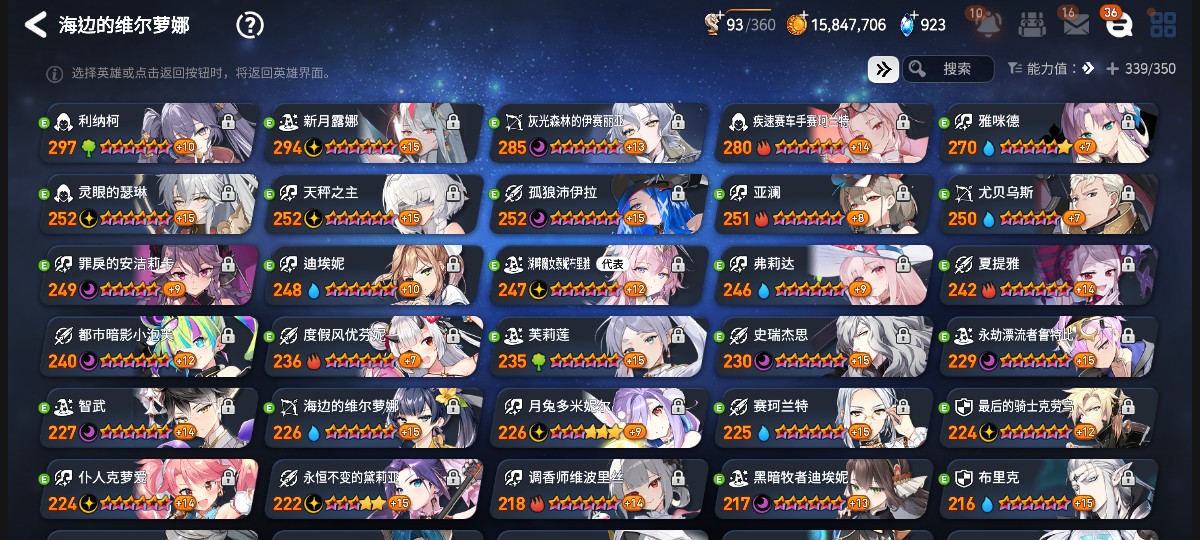Viewport: 1200px width, 540px height.
Task: Pick the 天秤之主 hero card
Action: (x=375, y=204)
